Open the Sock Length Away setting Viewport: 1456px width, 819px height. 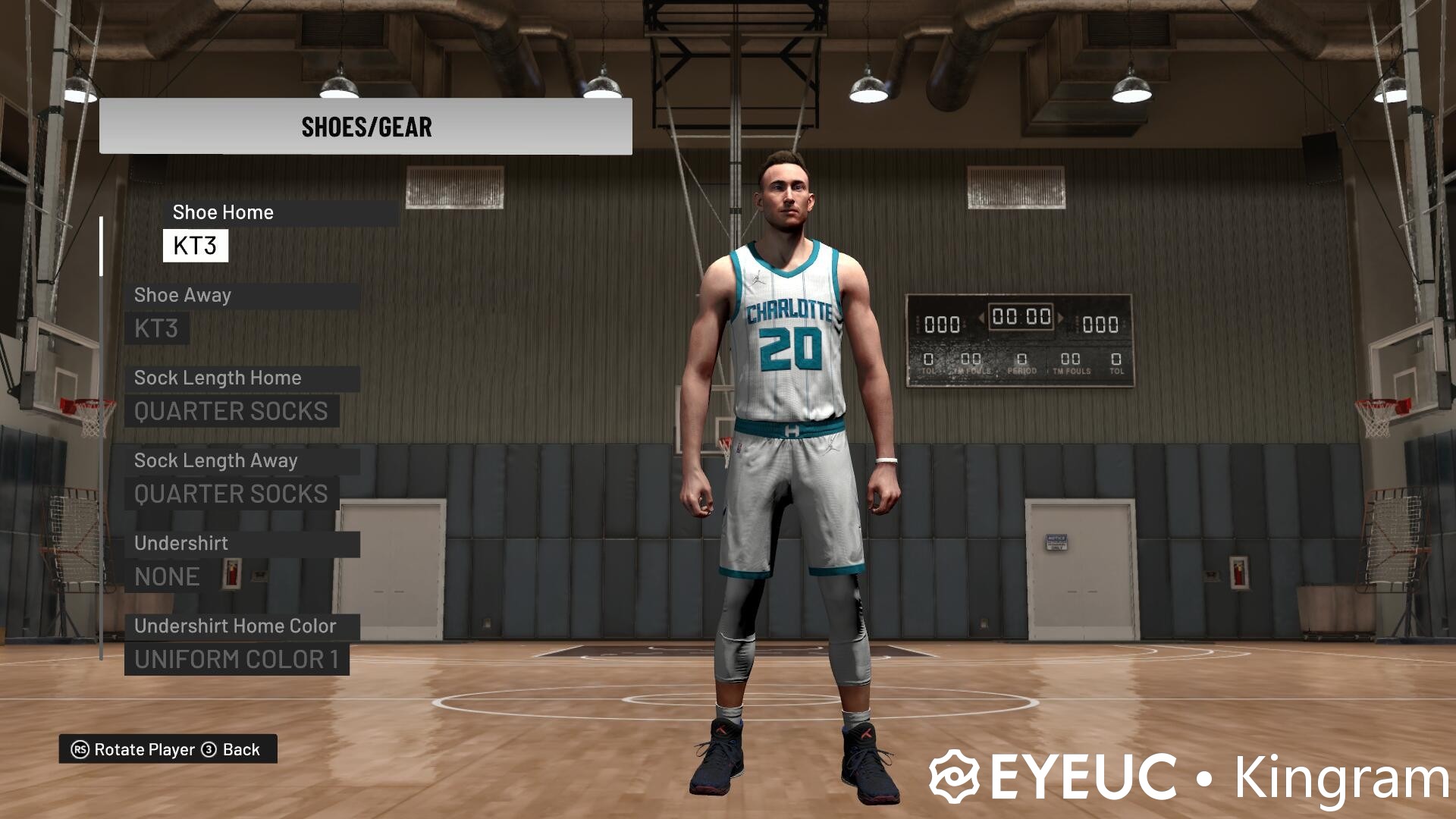pos(216,461)
